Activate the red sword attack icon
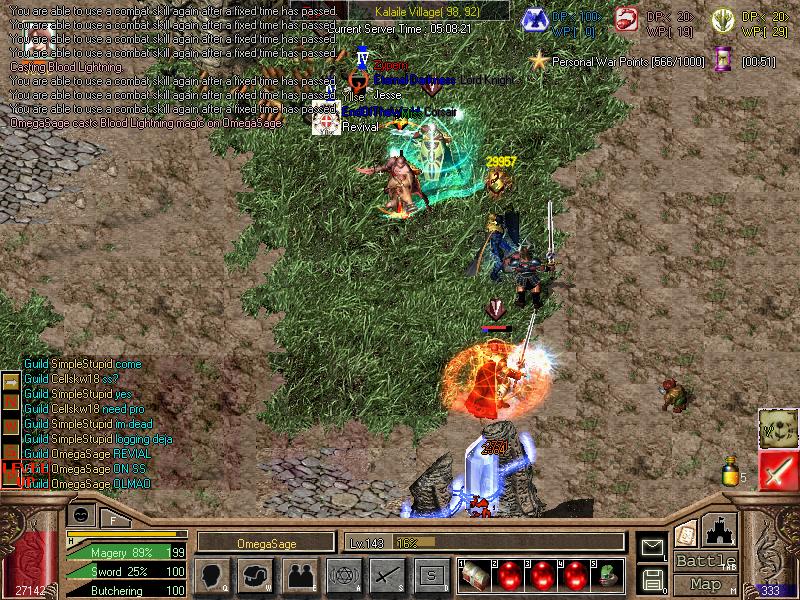This screenshot has height=600, width=800. click(x=776, y=470)
